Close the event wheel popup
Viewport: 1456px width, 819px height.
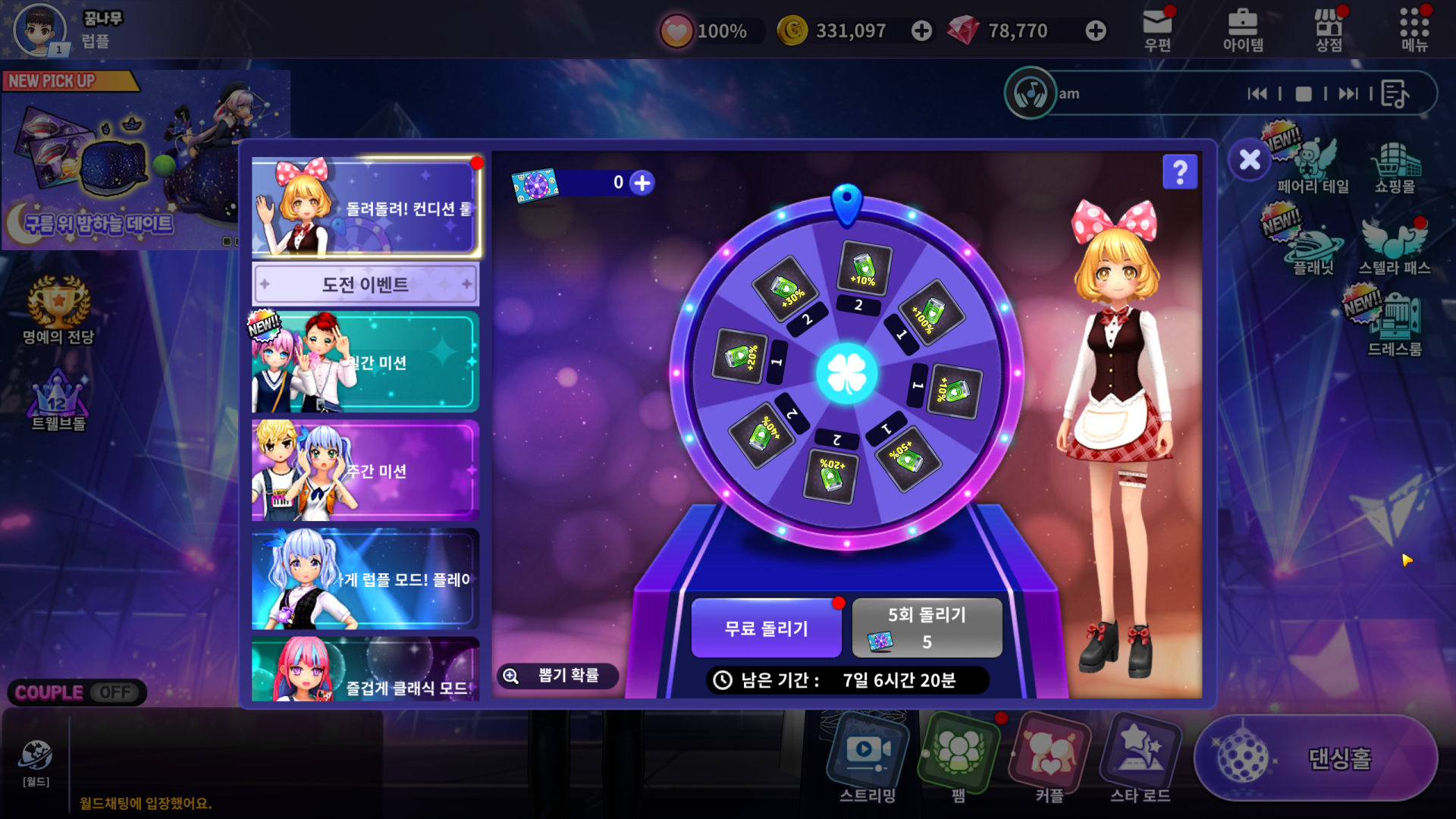click(x=1250, y=160)
